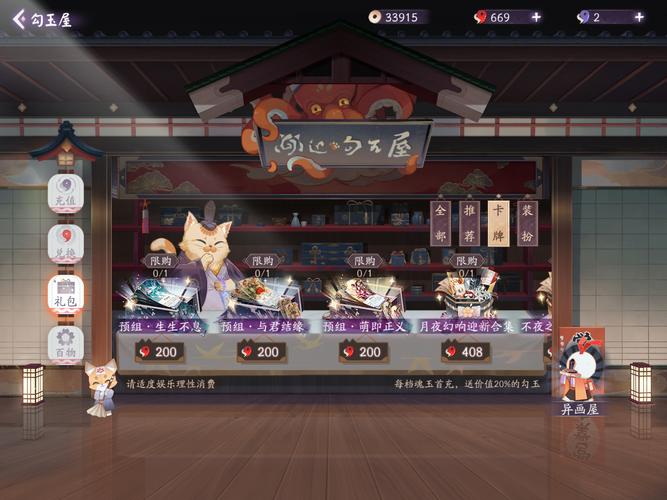Select the 礼包 gift pack section
The image size is (667, 500).
coord(65,294)
